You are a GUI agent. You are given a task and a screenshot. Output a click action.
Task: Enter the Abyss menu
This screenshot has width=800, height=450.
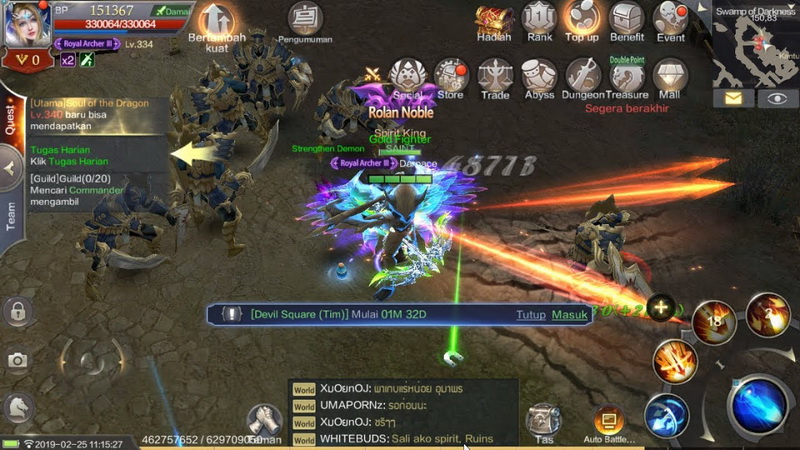pyautogui.click(x=539, y=76)
